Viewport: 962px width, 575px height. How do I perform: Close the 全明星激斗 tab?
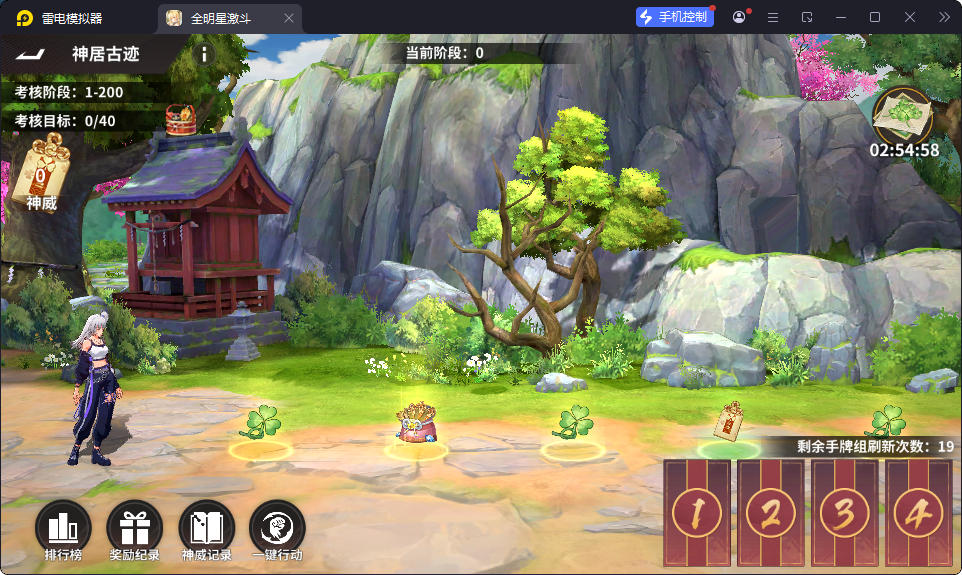[x=290, y=18]
